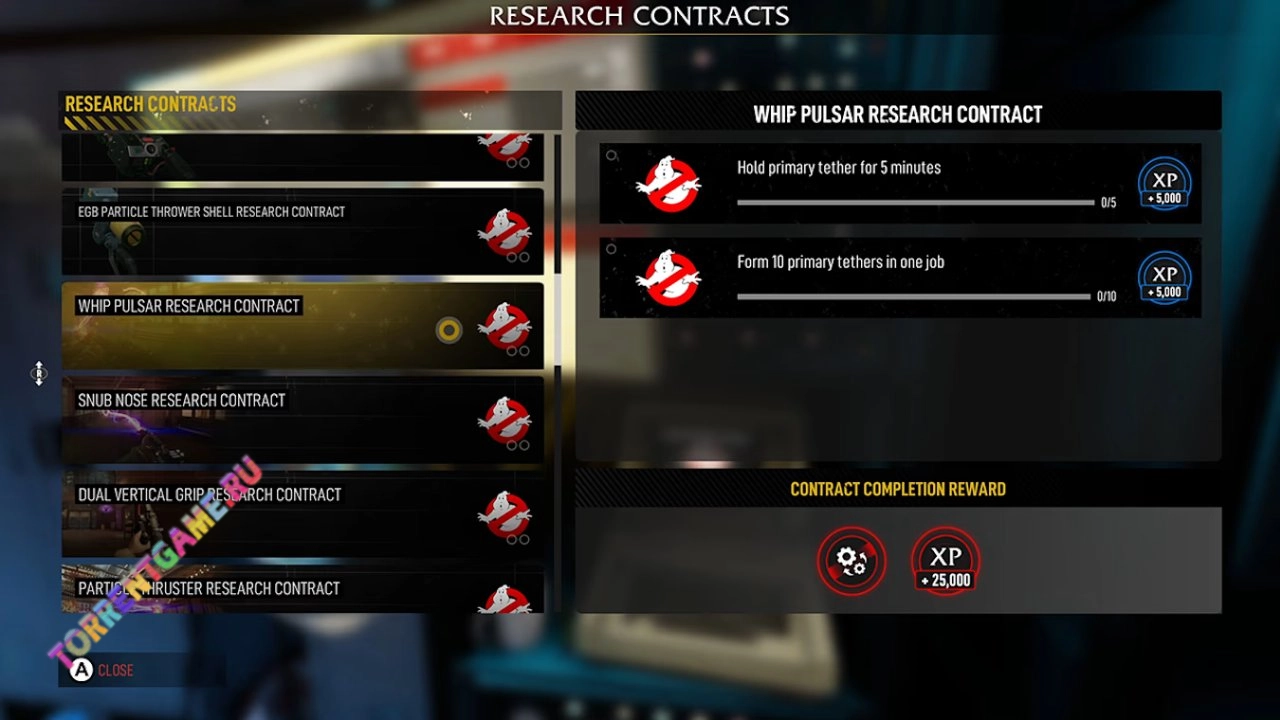Inspect the +25,000 XP completion reward
1280x720 pixels.
945,561
